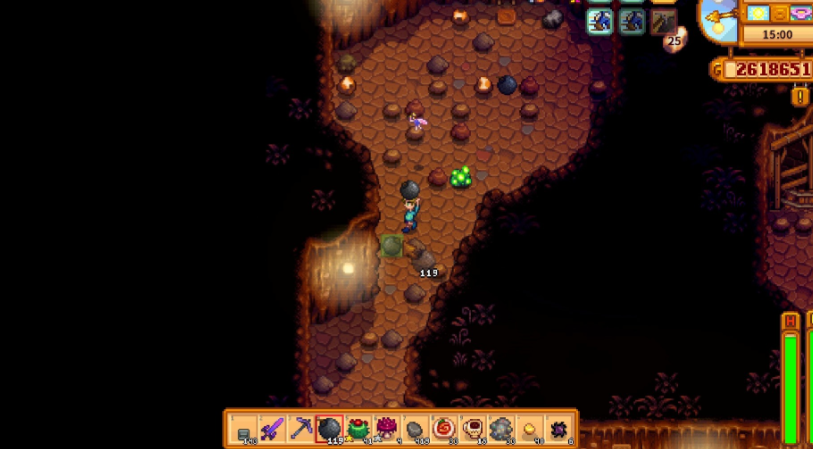Pick the coffee cup hotbar slot
Screen dimensions: 813x449
(472, 430)
